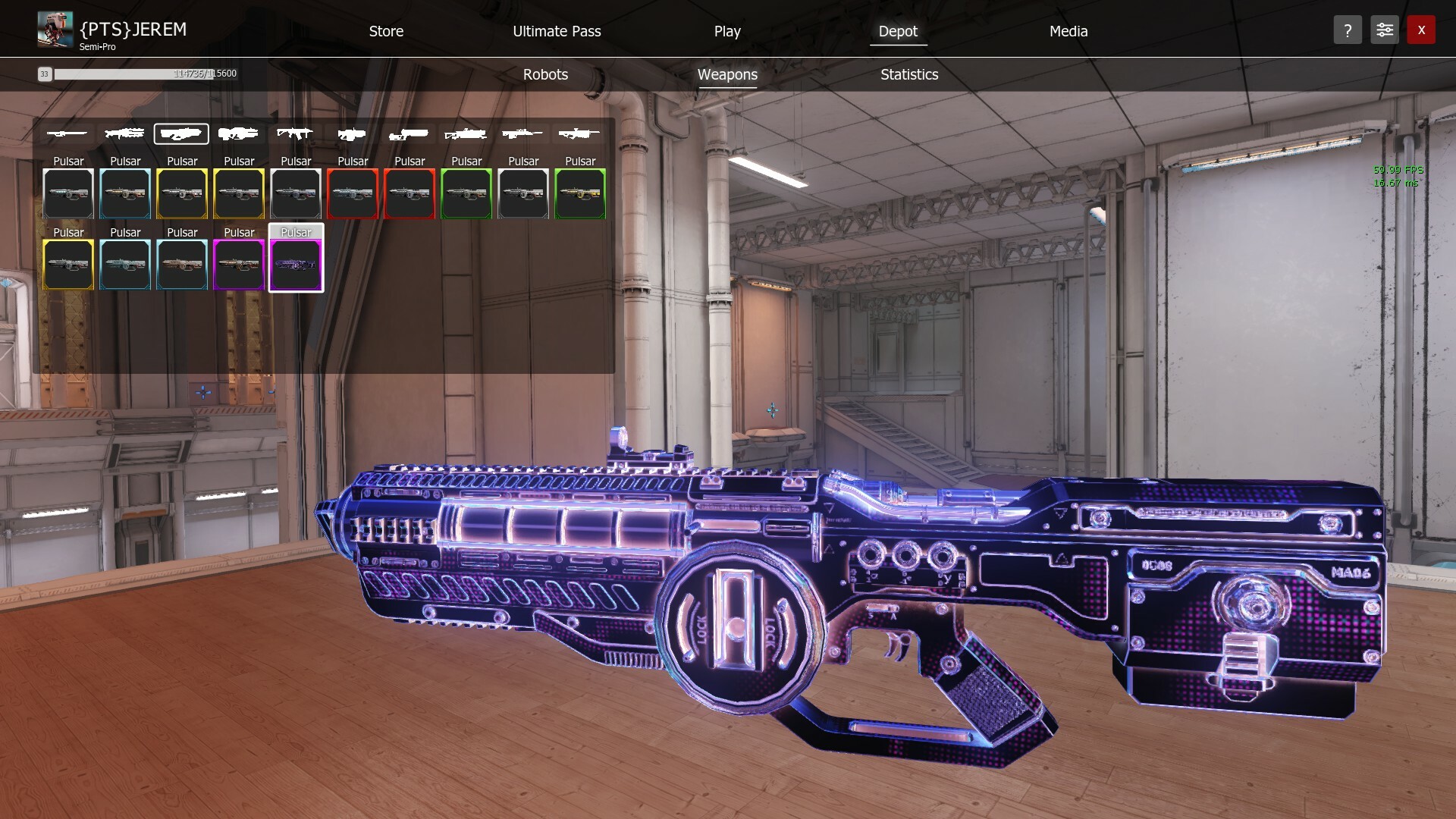The height and width of the screenshot is (819, 1456).
Task: Open the Play menu
Action: [x=726, y=31]
